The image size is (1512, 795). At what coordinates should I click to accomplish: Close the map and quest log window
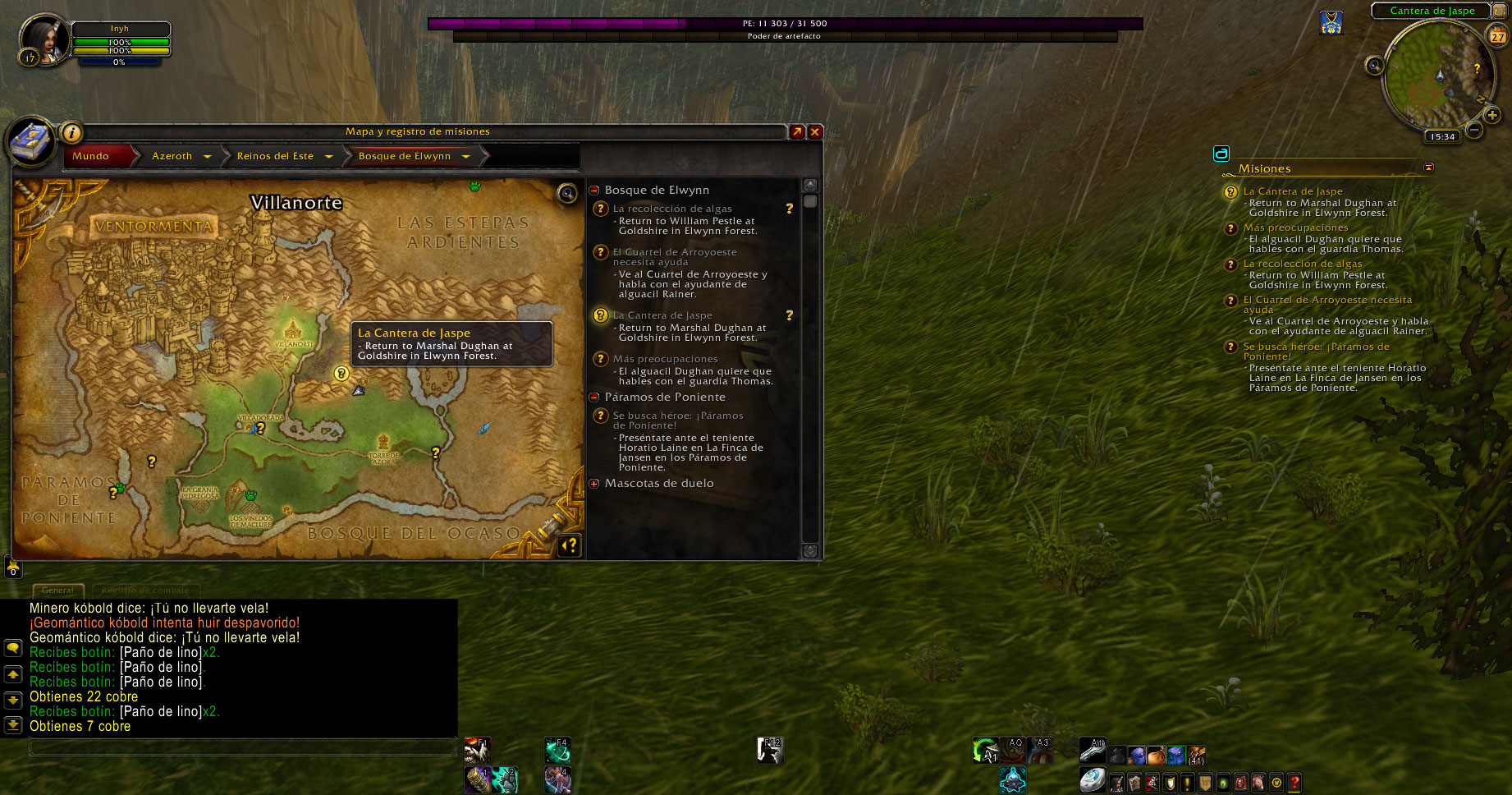(815, 131)
